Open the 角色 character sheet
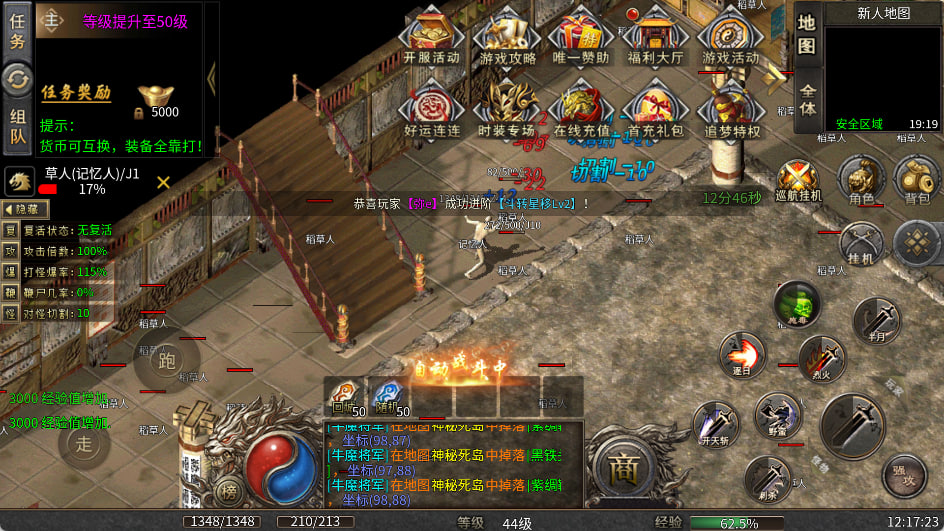 [861, 180]
